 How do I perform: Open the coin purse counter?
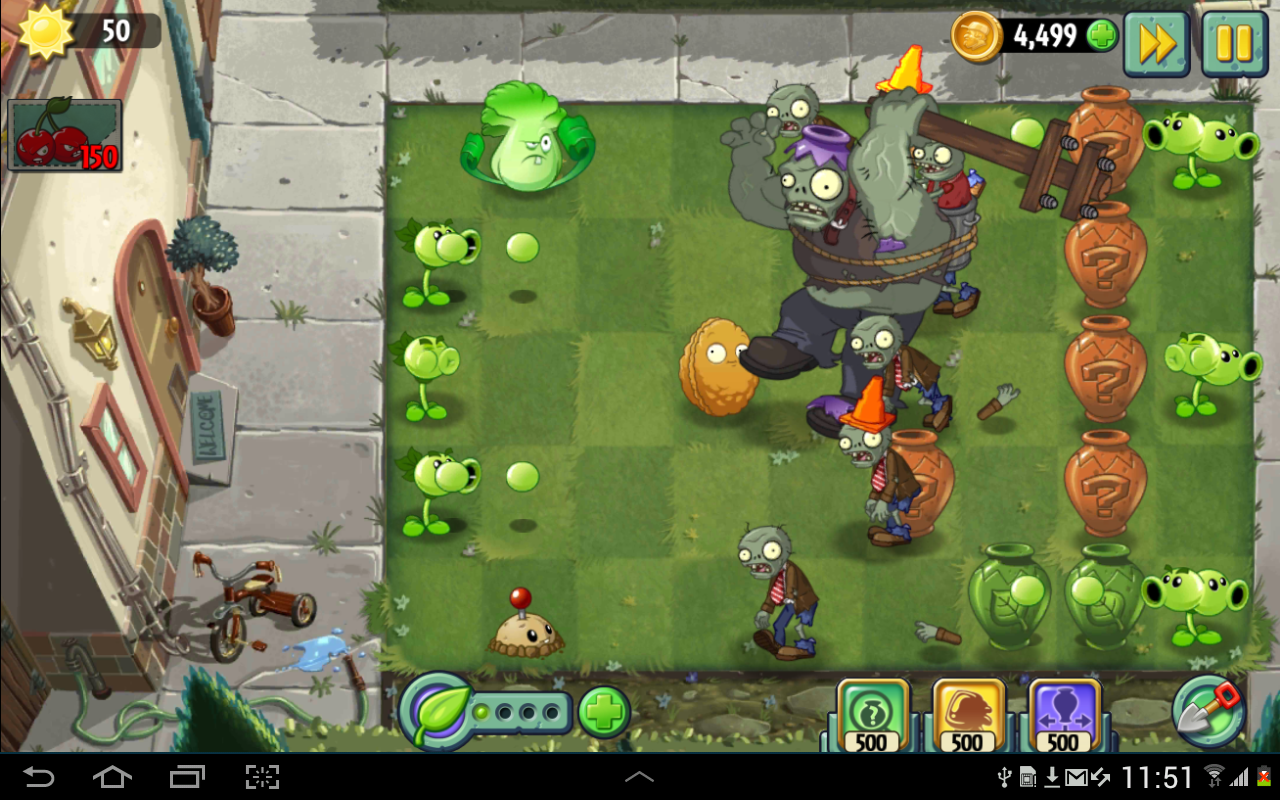point(975,35)
